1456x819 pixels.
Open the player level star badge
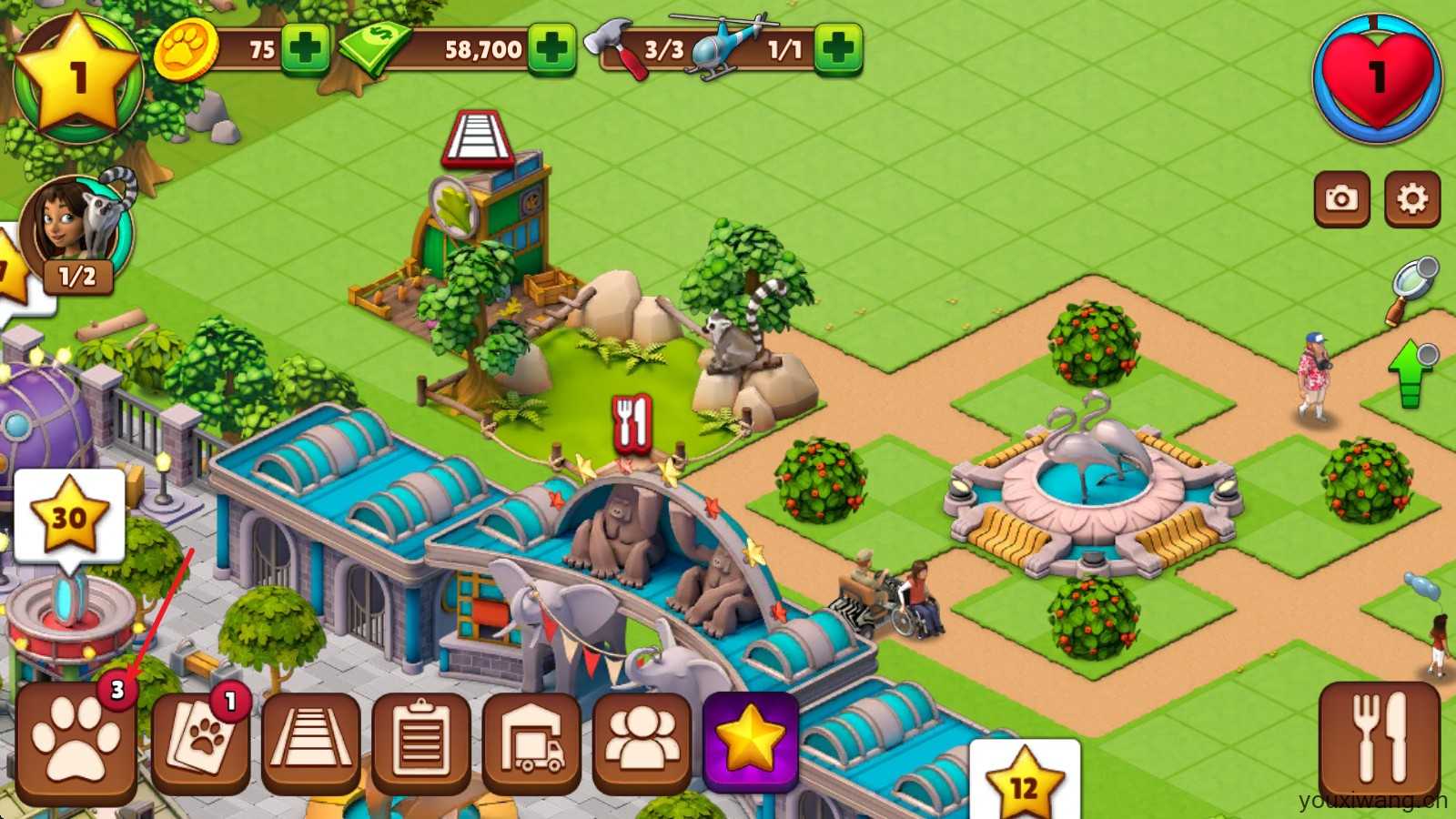[x=78, y=78]
